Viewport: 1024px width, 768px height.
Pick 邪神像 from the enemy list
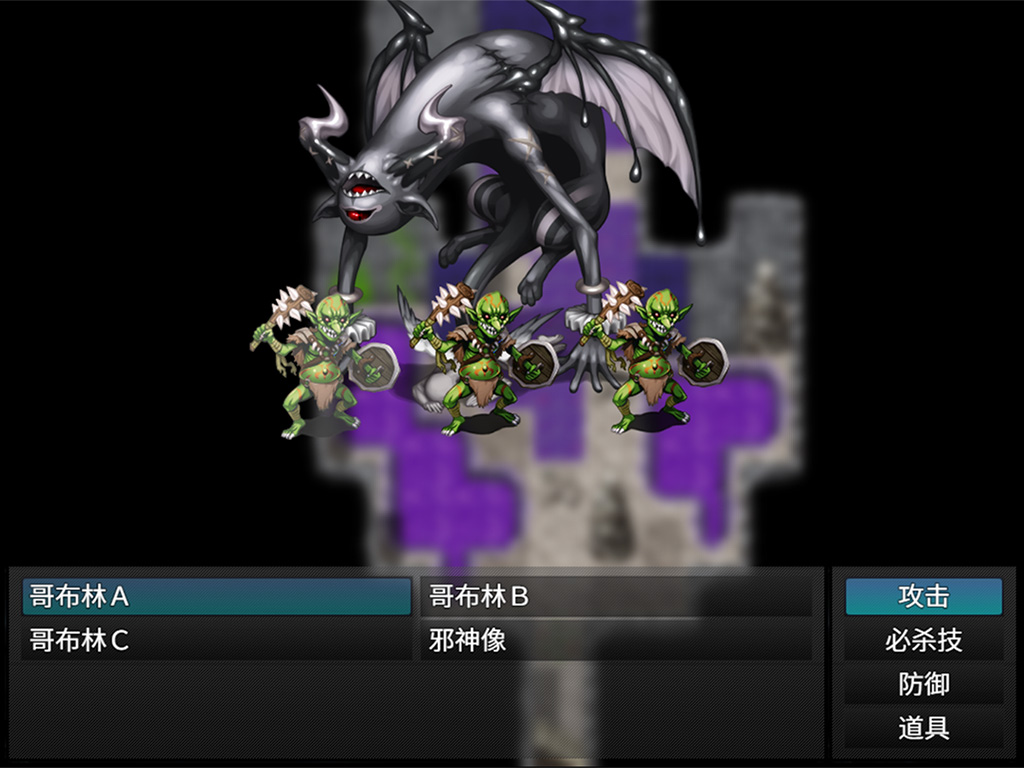615,641
